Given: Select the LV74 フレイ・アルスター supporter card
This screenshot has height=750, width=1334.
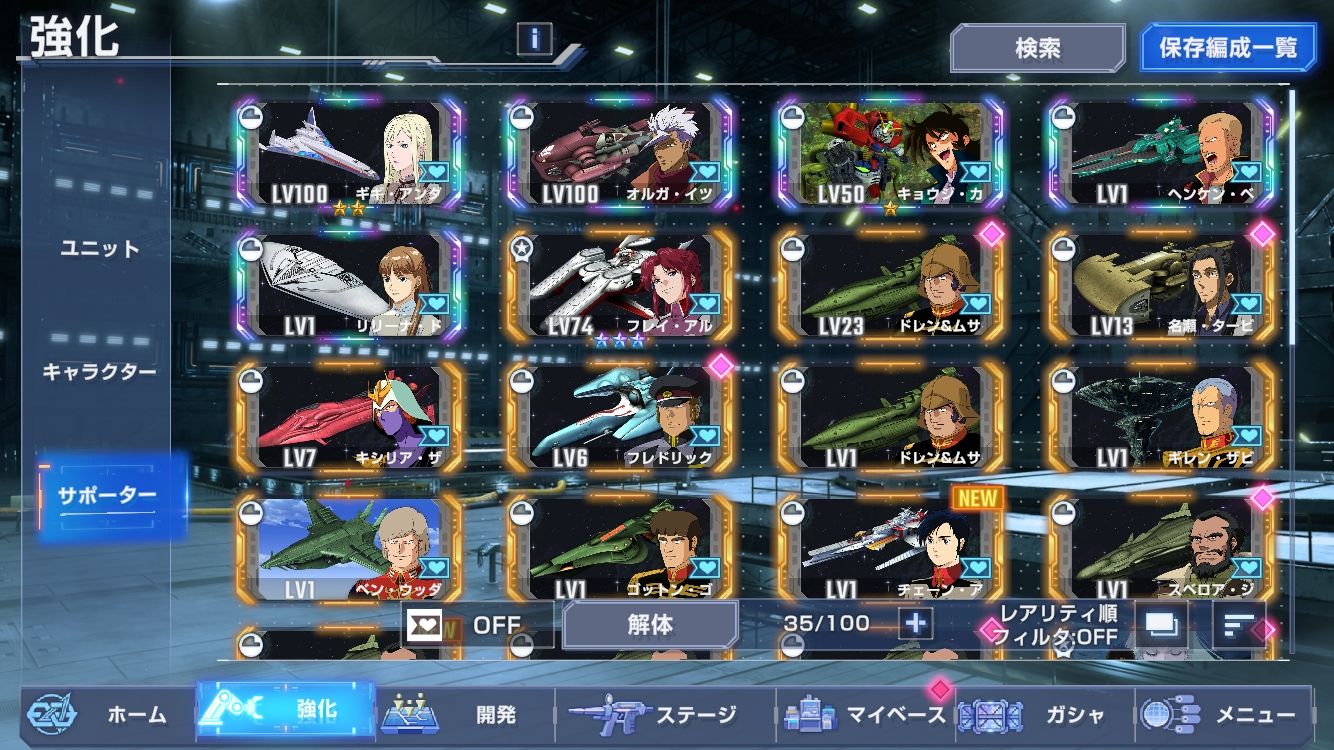Looking at the screenshot, I should (x=620, y=285).
